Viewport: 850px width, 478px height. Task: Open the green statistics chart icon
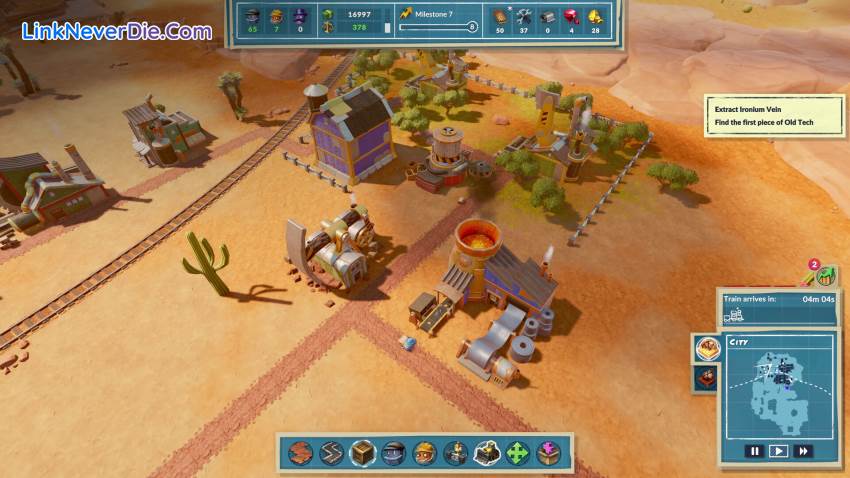coord(826,276)
